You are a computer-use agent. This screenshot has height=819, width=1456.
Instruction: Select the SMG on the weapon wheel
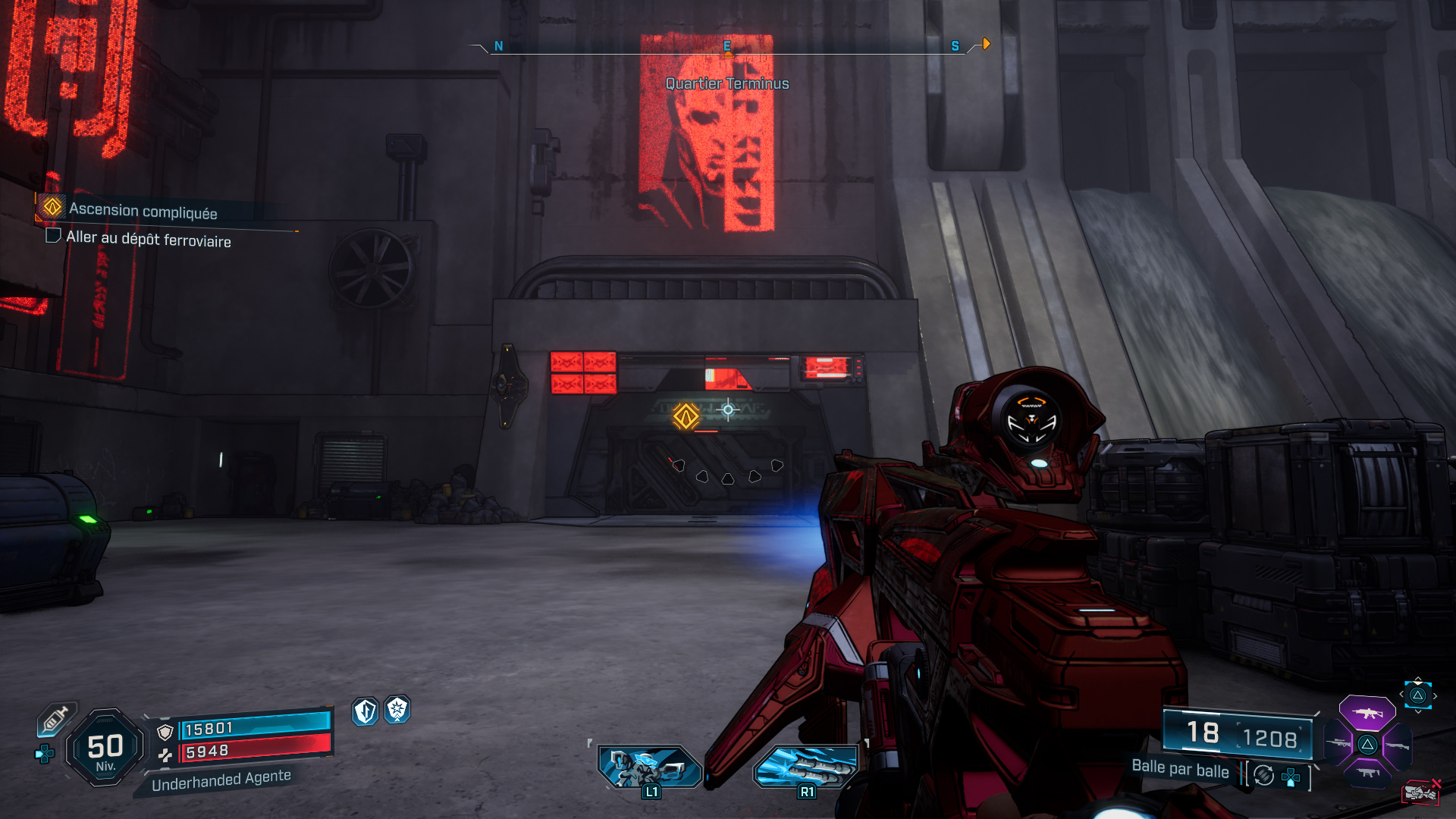[1369, 772]
